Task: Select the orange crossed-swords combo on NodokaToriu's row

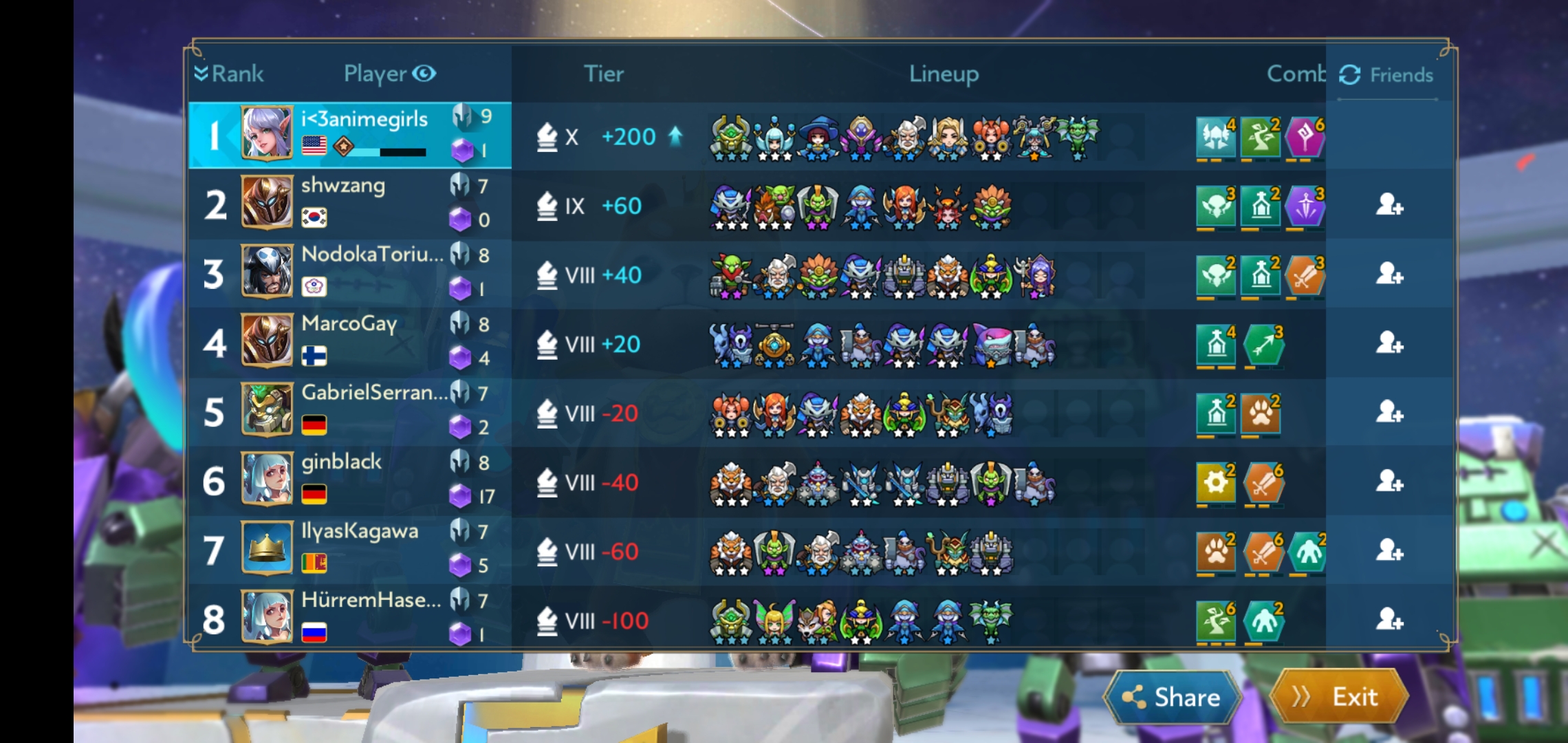Action: [x=1307, y=275]
